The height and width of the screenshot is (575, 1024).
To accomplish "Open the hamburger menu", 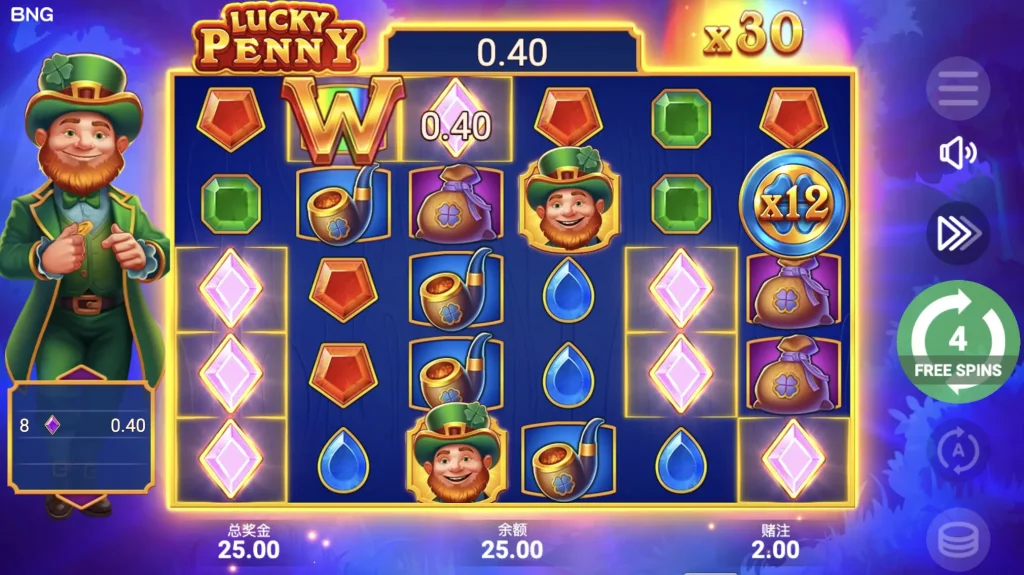I will pyautogui.click(x=957, y=90).
